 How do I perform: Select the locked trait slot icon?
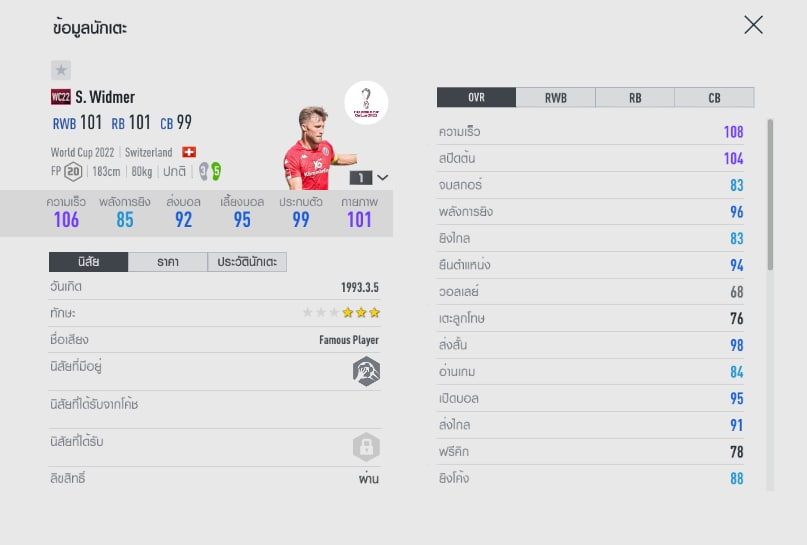pyautogui.click(x=366, y=446)
